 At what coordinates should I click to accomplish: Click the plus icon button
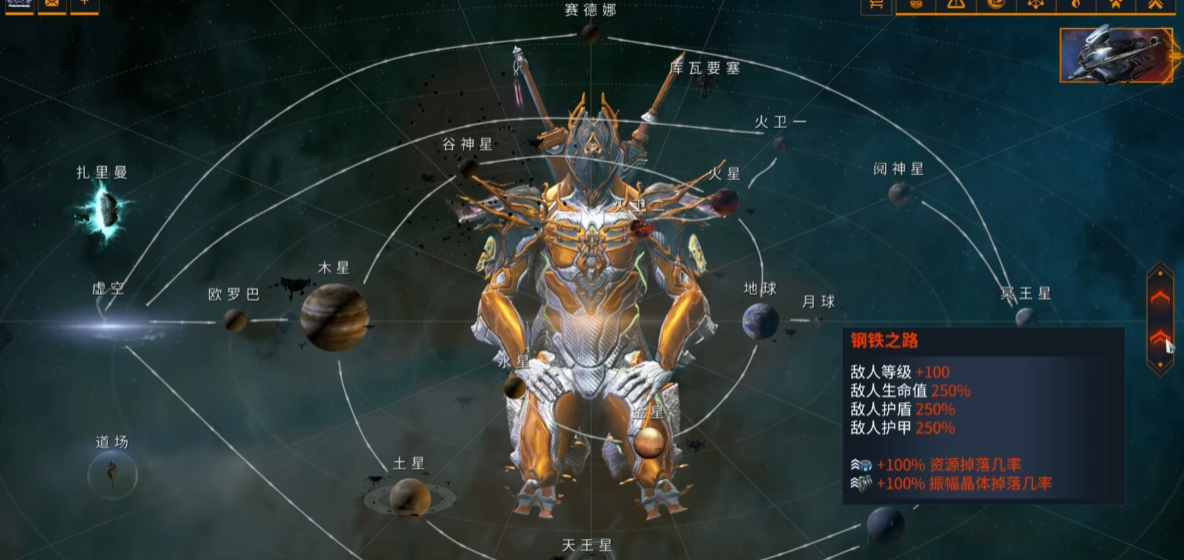(x=84, y=5)
